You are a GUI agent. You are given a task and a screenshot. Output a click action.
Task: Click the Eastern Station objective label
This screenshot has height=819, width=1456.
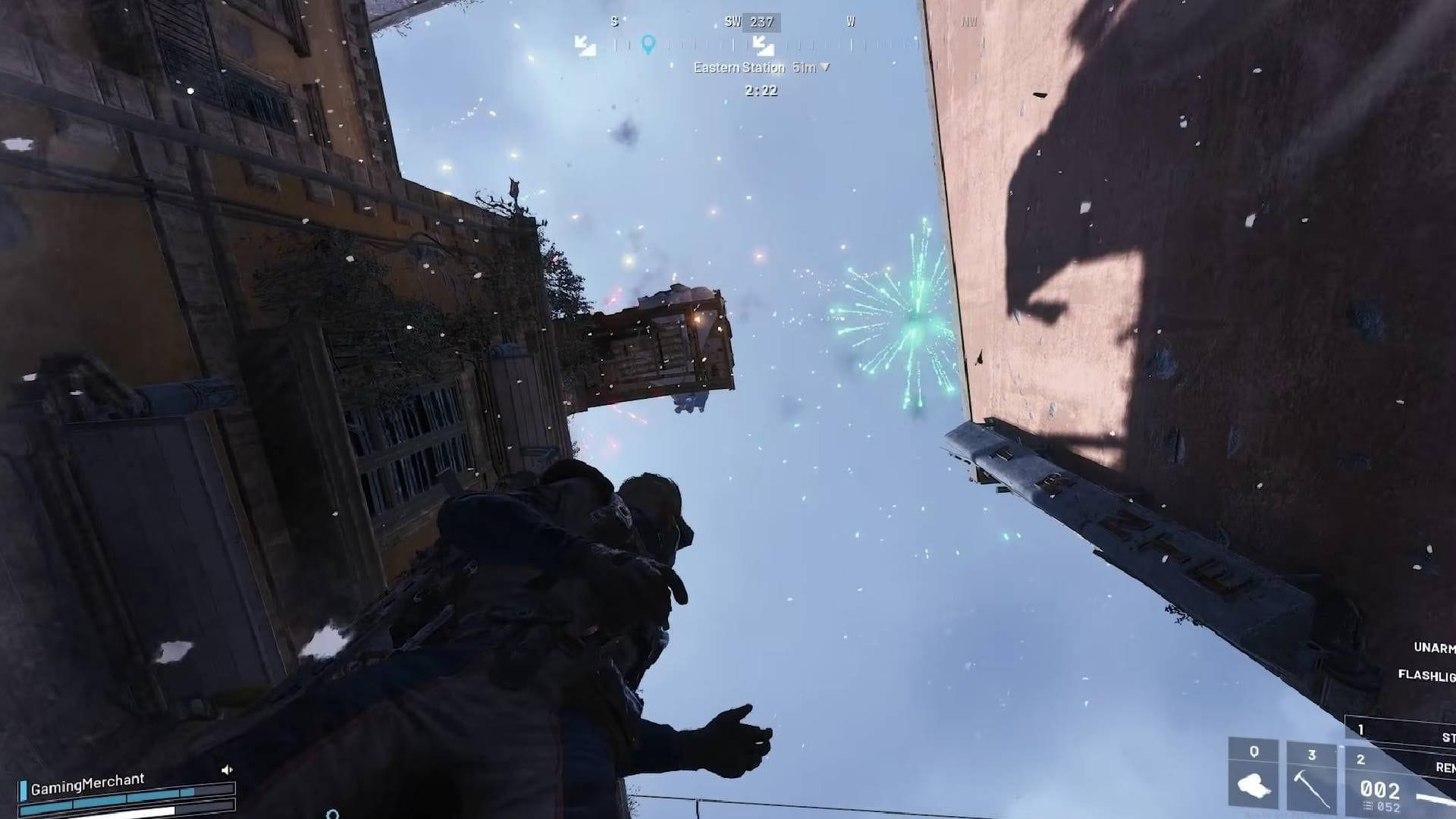[739, 67]
